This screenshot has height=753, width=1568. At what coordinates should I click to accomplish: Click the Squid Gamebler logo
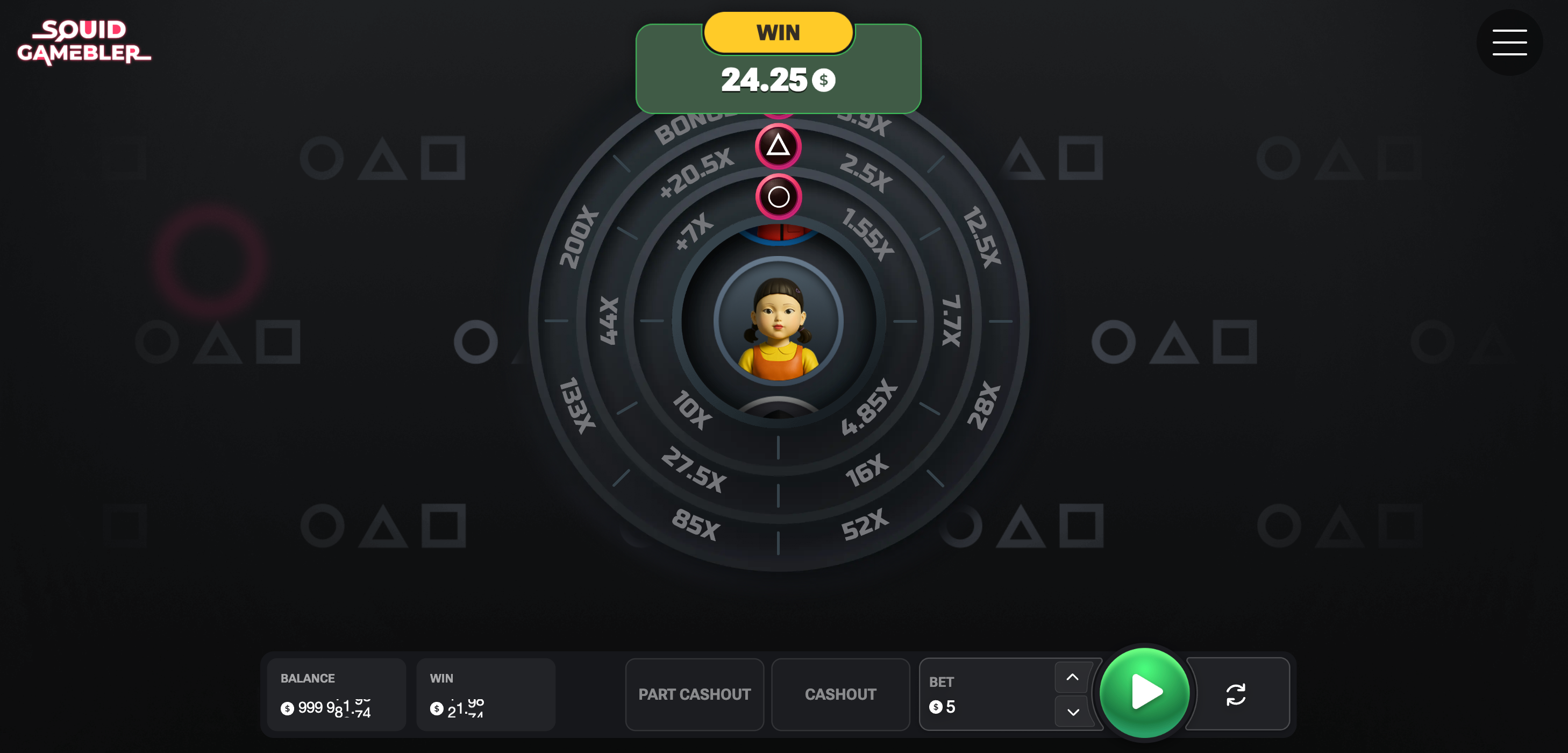click(84, 42)
